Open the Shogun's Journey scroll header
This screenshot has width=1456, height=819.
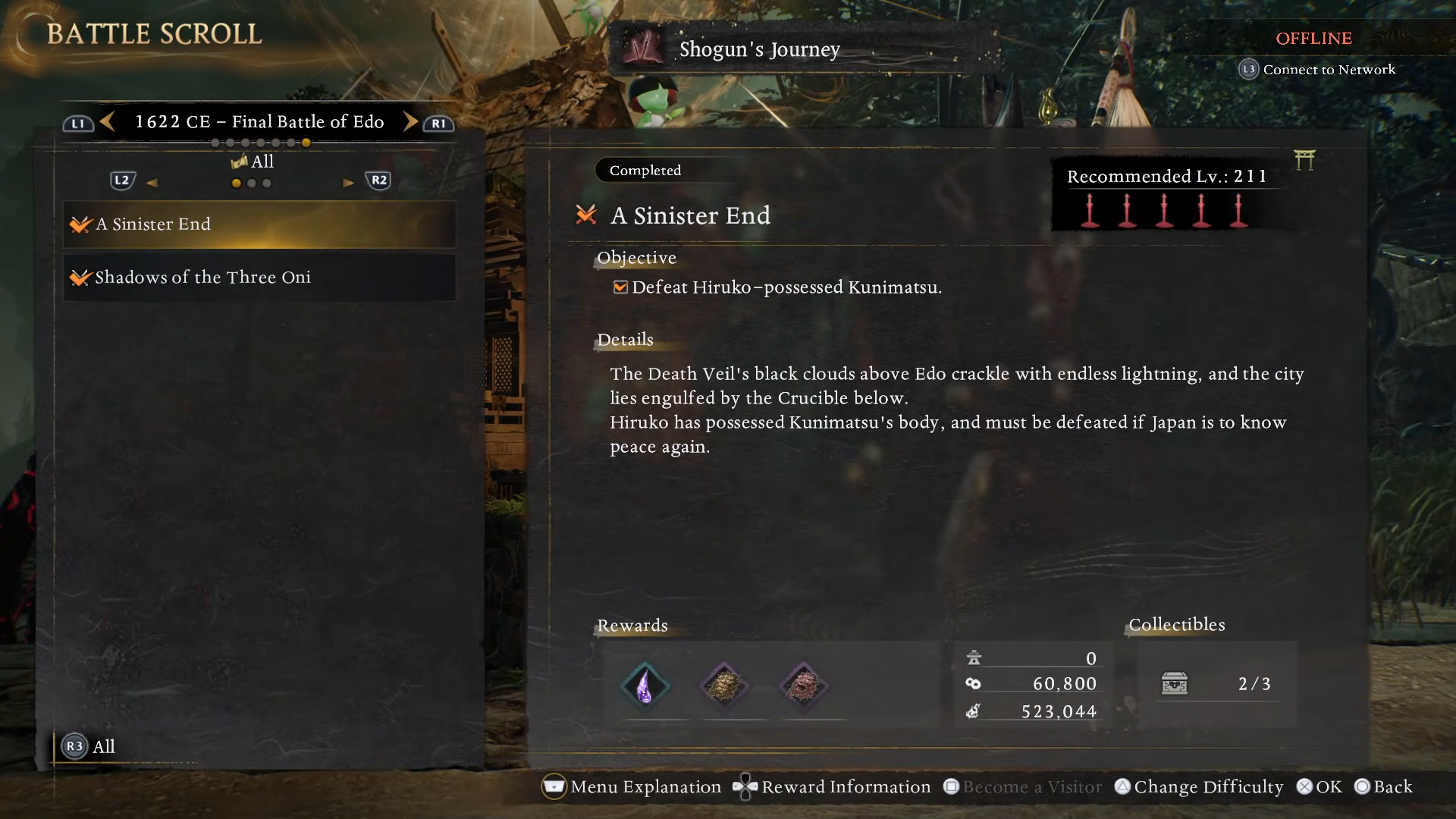759,49
